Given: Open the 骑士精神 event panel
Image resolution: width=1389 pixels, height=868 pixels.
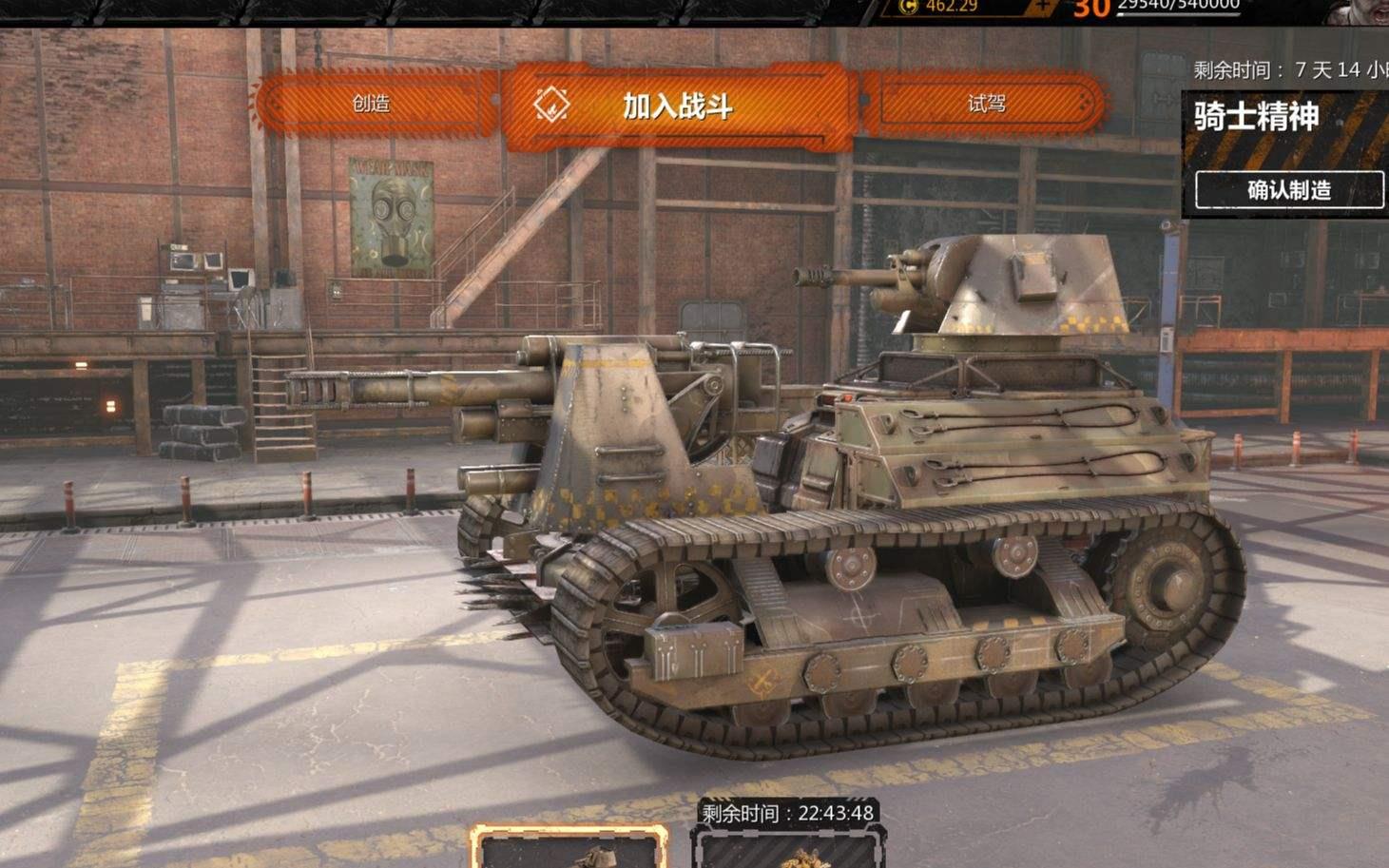Looking at the screenshot, I should point(1256,117).
